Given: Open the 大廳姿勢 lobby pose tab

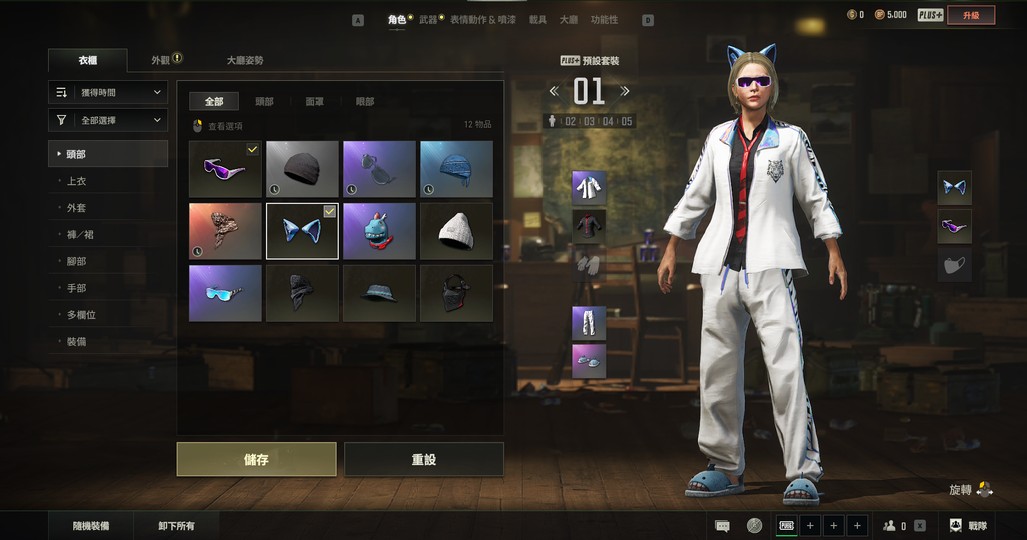Looking at the screenshot, I should (245, 60).
